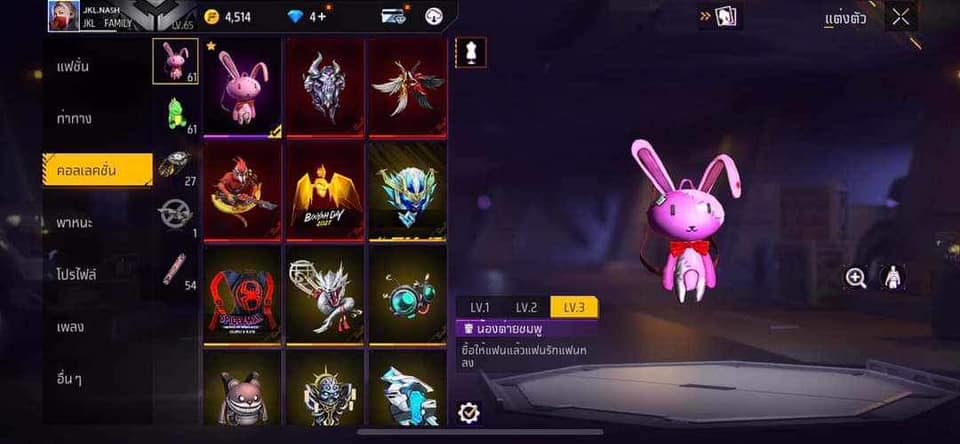Open the แต่งตัว dress-up button

845,18
